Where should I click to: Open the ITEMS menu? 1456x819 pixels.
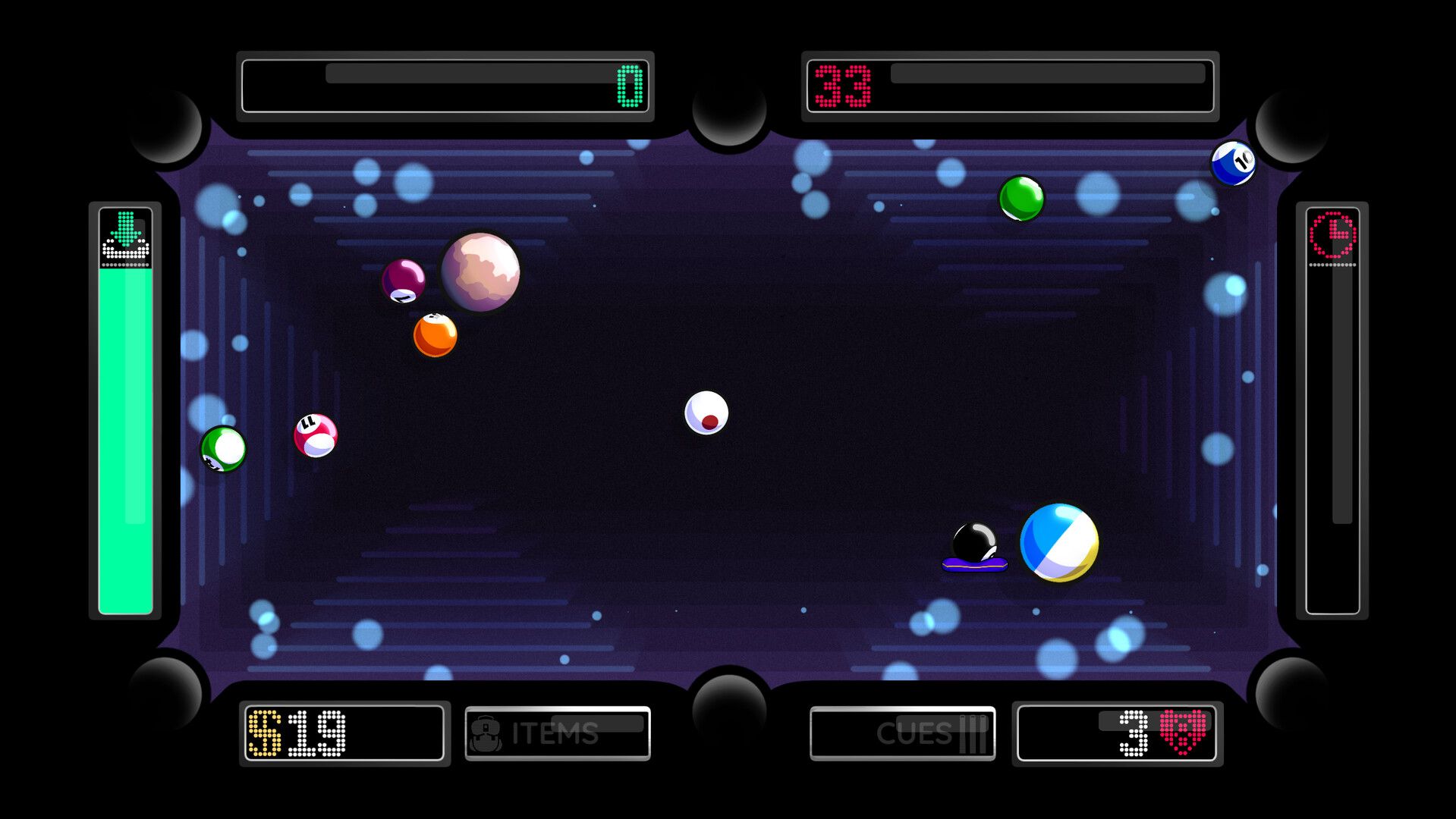[x=558, y=734]
